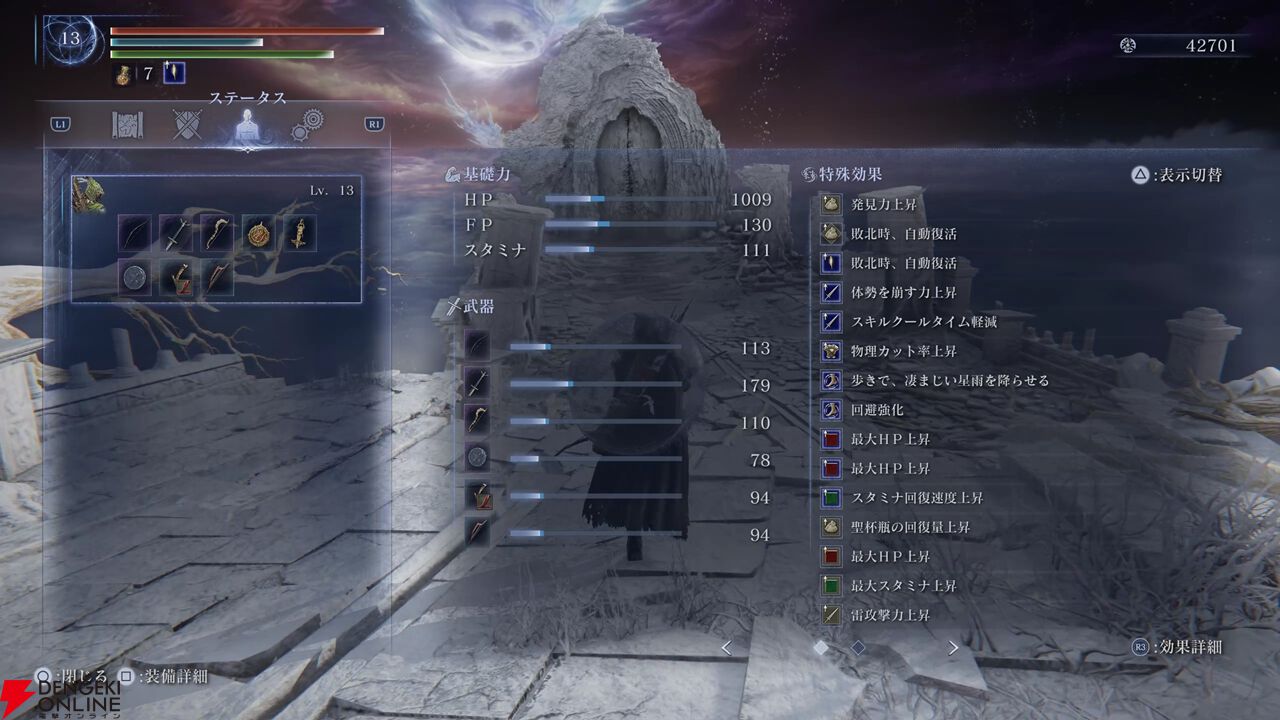Image resolution: width=1280 pixels, height=720 pixels.
Task: Highlight the 回避強化 effect row
Action: pyautogui.click(x=876, y=410)
